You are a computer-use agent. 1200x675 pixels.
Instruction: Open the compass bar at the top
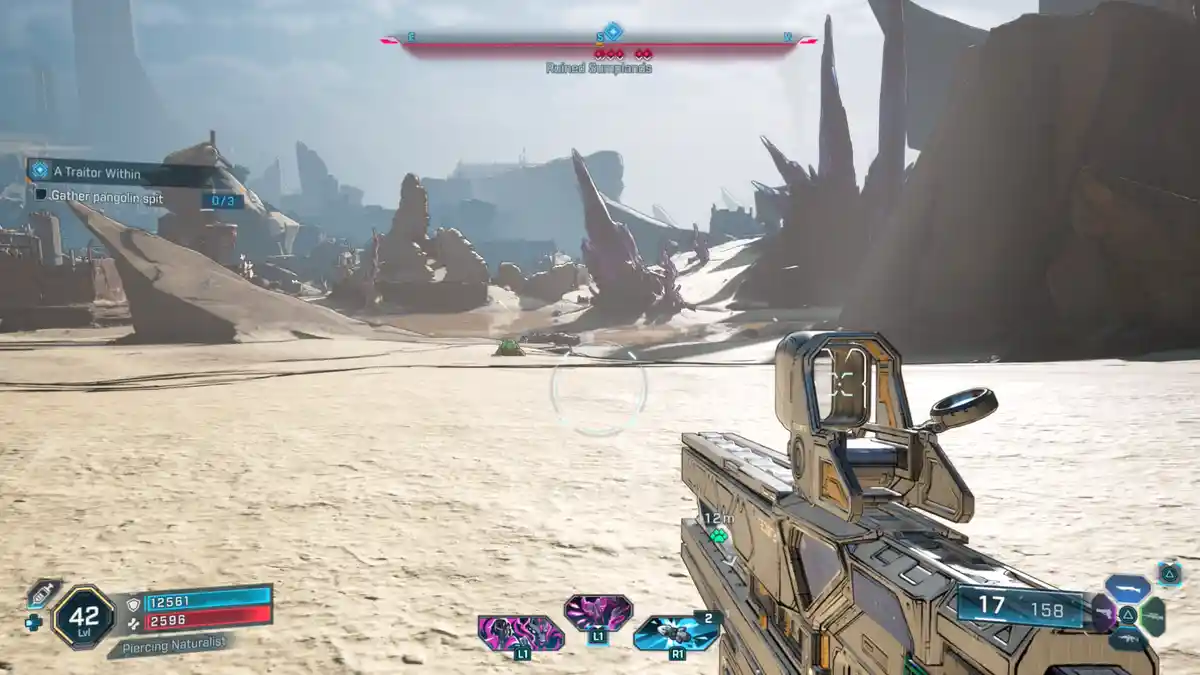(599, 42)
